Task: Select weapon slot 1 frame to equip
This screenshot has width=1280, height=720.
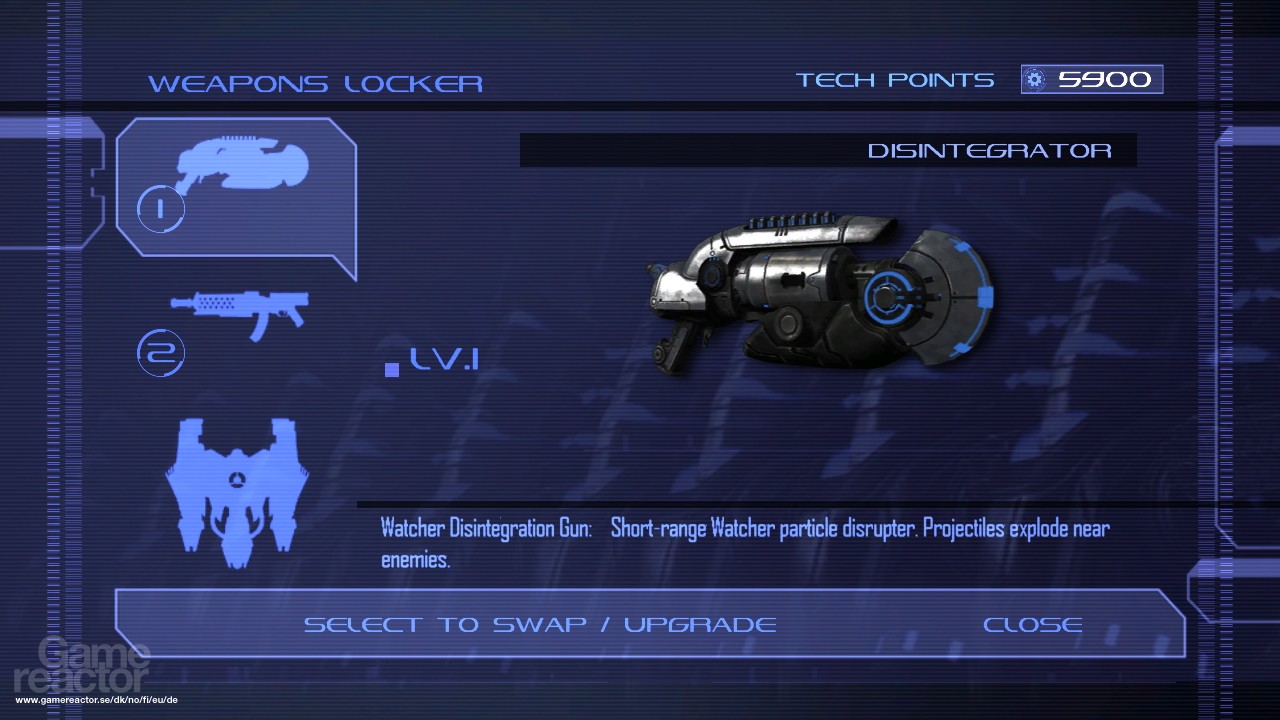Action: [x=237, y=195]
